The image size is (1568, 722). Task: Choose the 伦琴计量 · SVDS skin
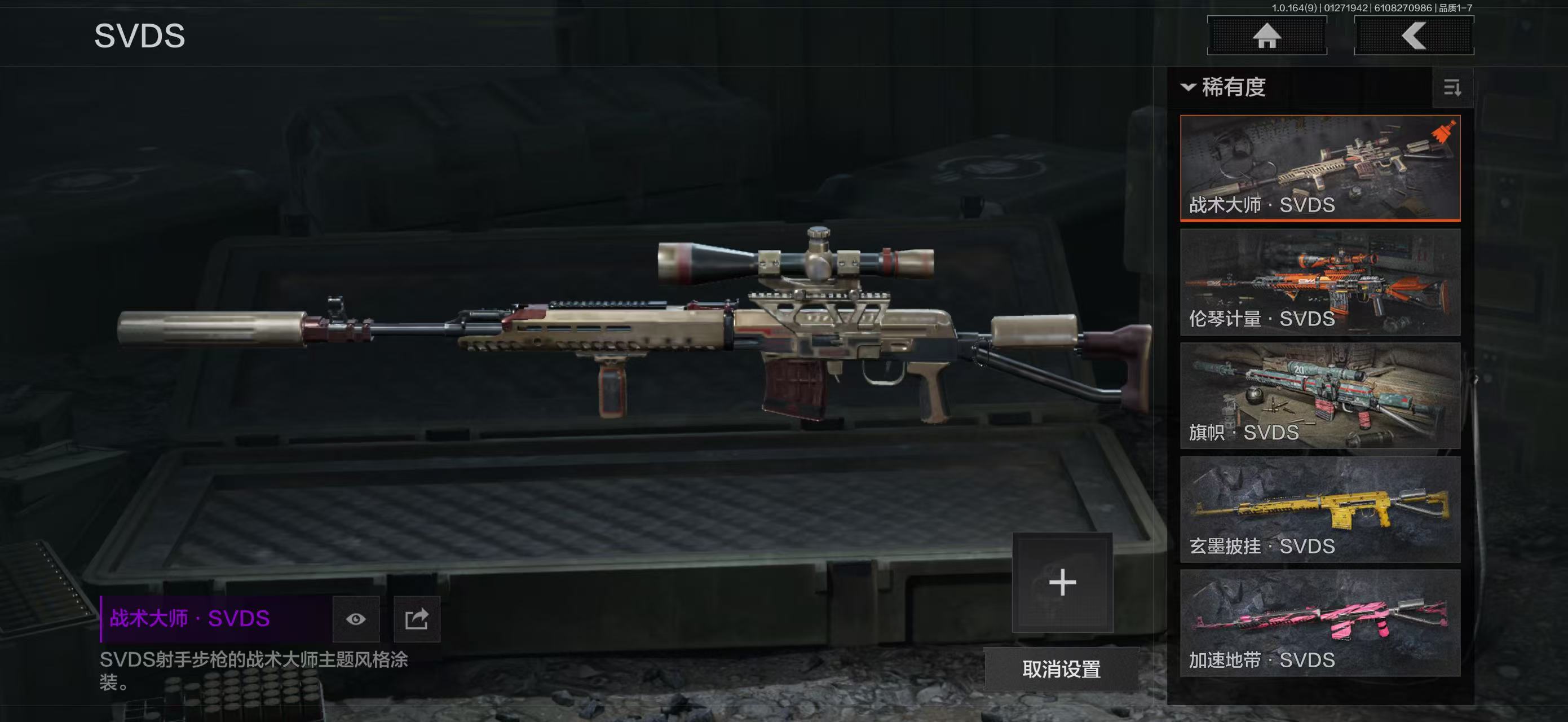tap(1320, 282)
